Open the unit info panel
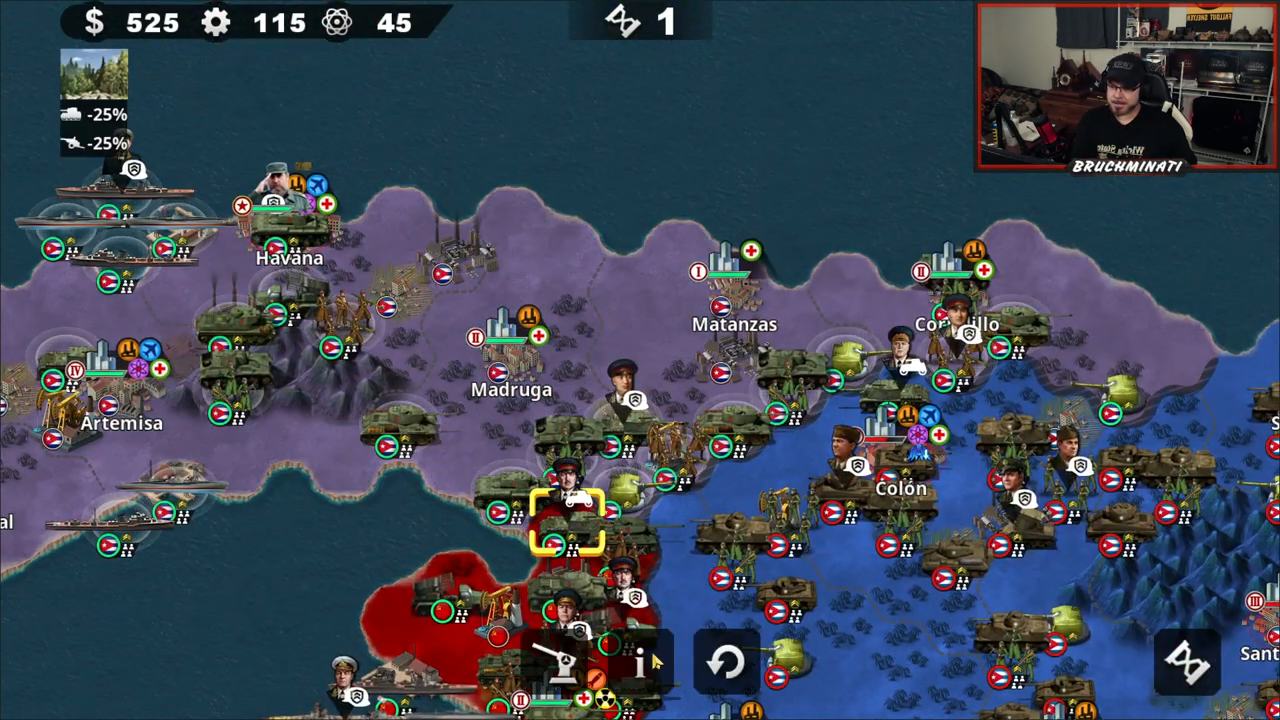The height and width of the screenshot is (720, 1280). coord(640,663)
